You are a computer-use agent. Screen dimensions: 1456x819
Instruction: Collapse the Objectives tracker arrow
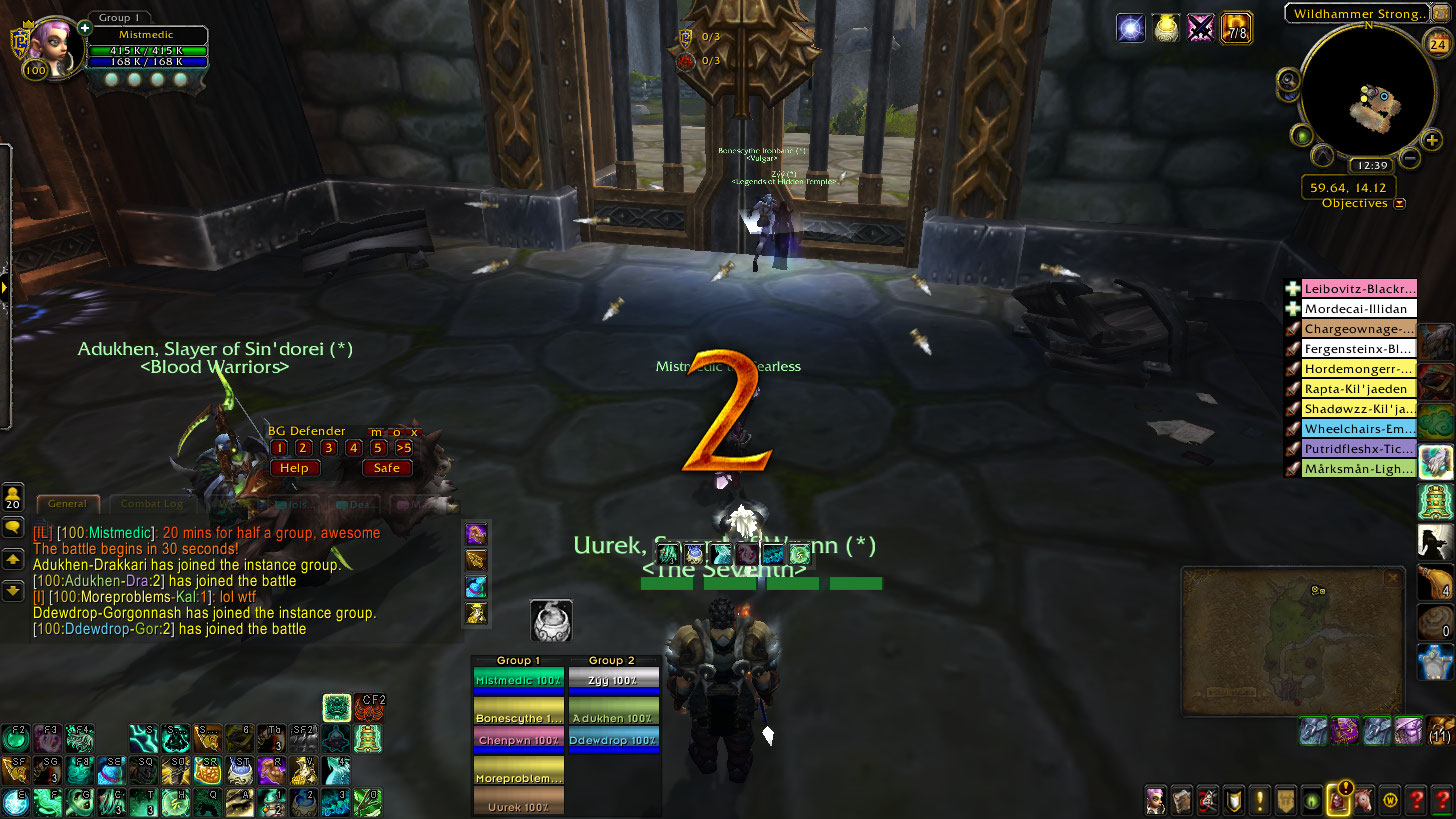pyautogui.click(x=1400, y=203)
